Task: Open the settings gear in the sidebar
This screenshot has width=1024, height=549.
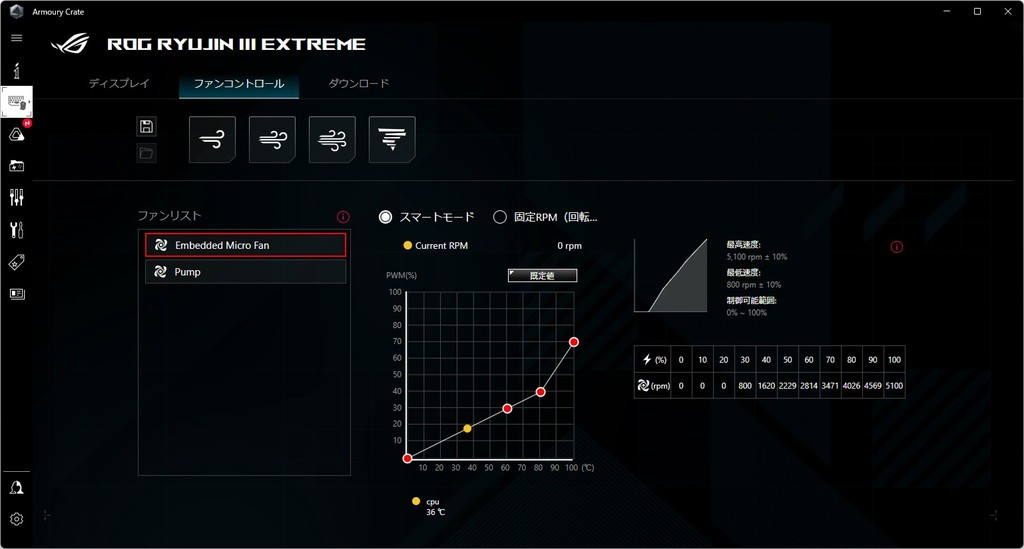Action: (16, 519)
